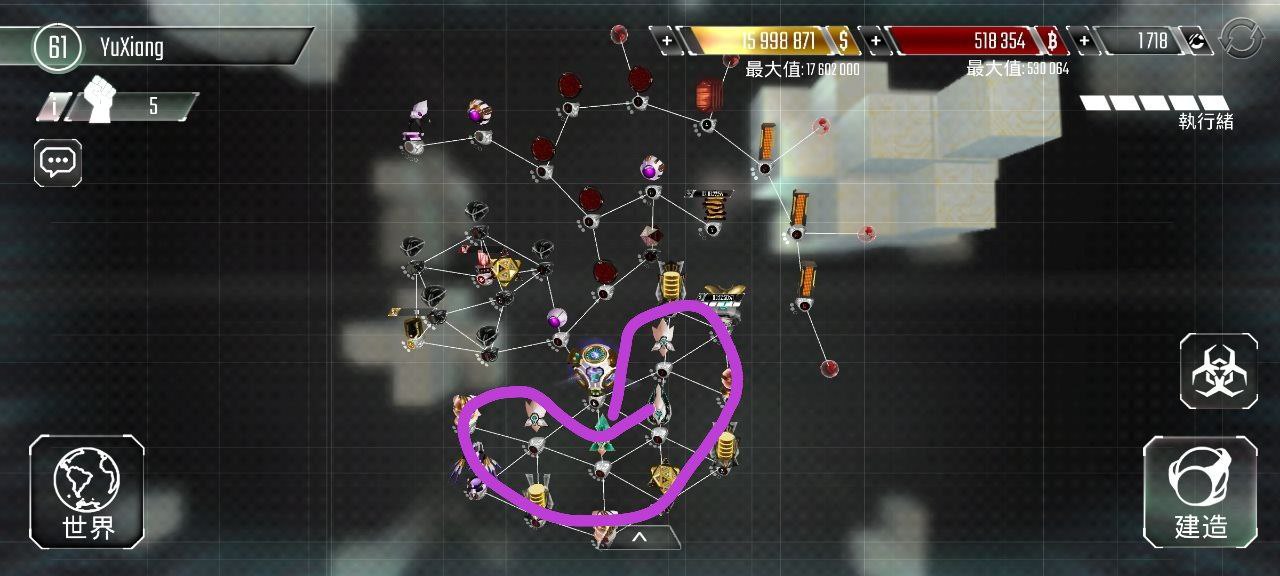1280x576 pixels.
Task: Add credits with the plus beside 1718
Action: (1084, 41)
